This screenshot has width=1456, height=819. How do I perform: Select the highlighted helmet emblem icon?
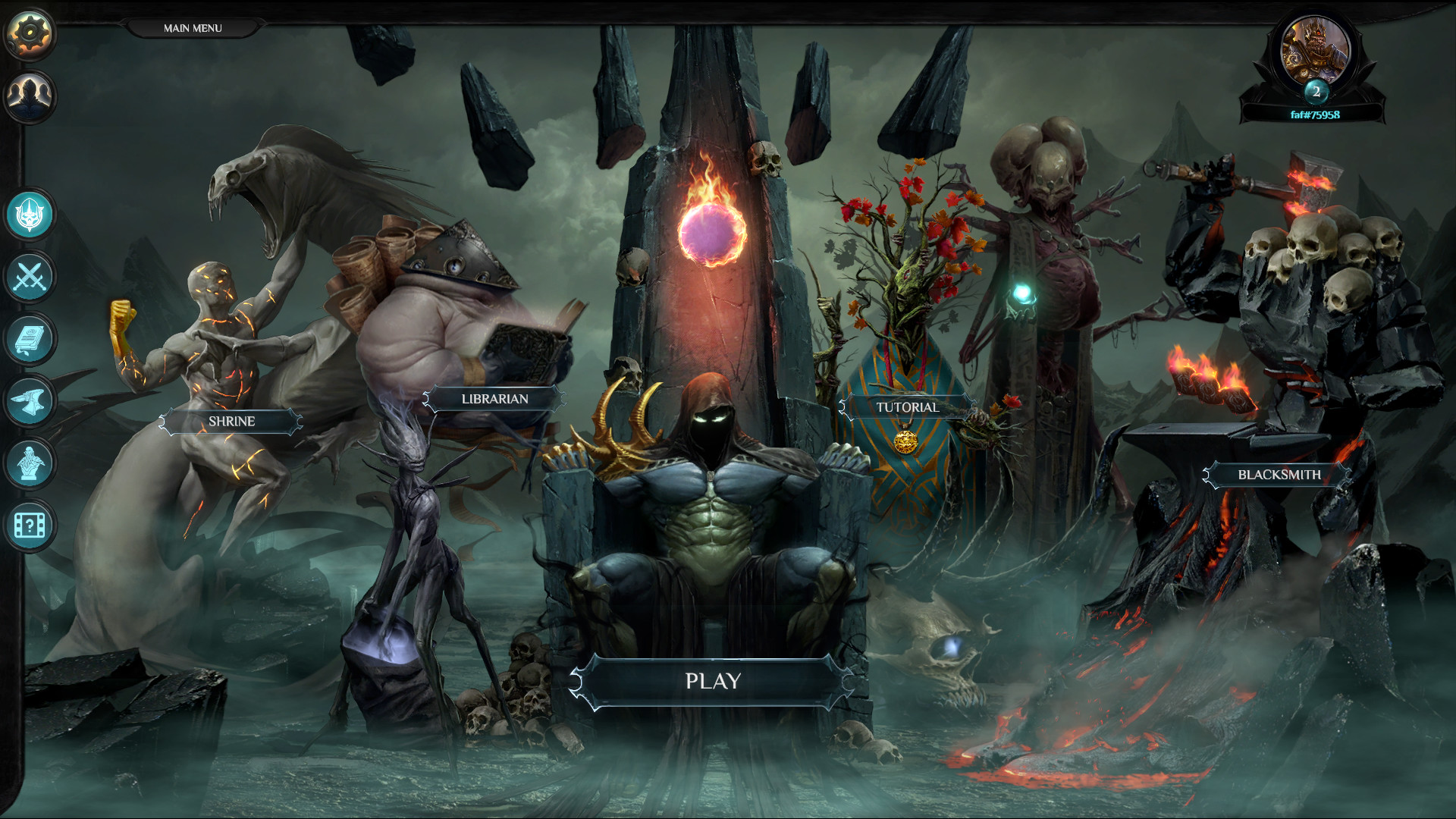(x=29, y=215)
